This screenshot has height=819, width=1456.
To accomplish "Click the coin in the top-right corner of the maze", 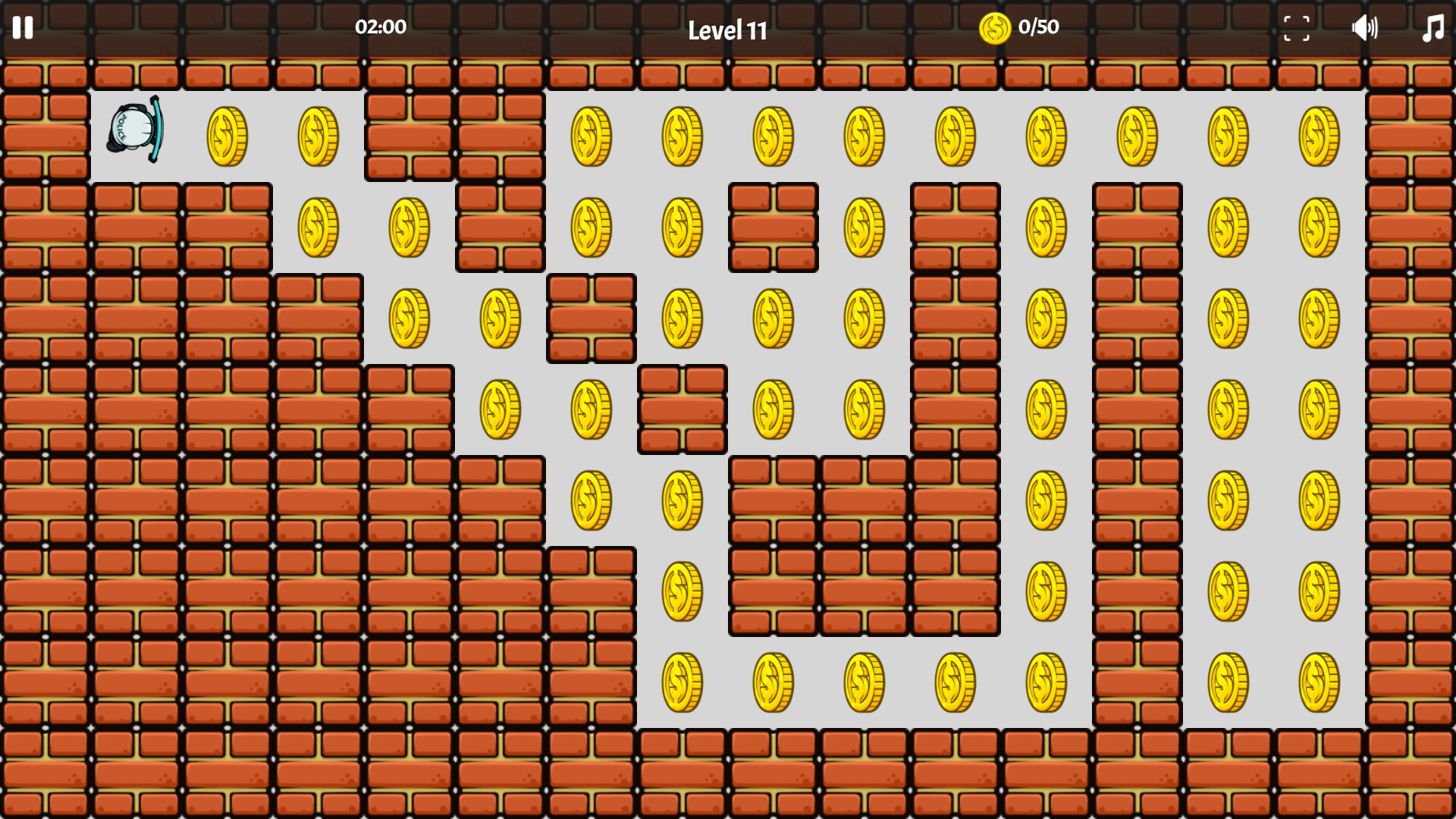I will 1321,136.
